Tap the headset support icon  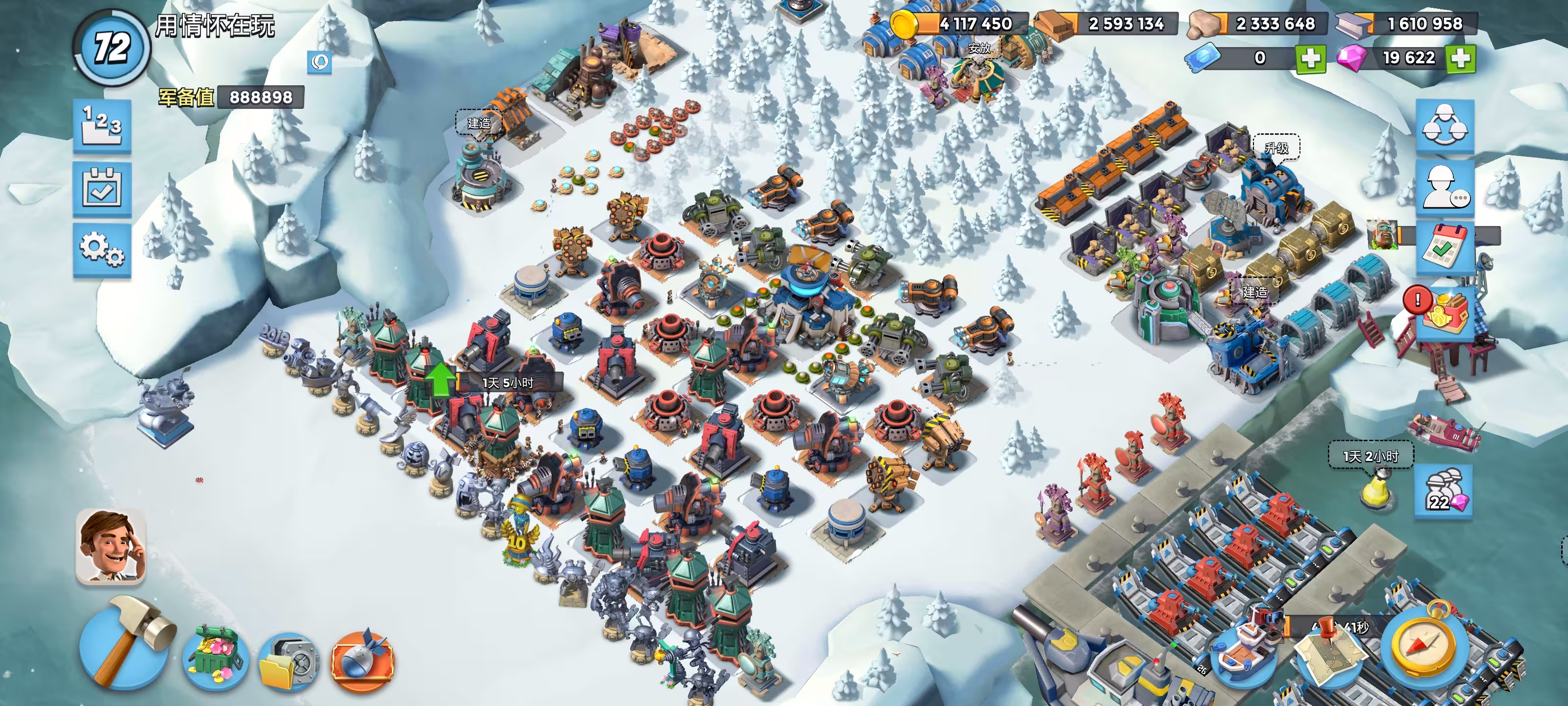(x=319, y=61)
